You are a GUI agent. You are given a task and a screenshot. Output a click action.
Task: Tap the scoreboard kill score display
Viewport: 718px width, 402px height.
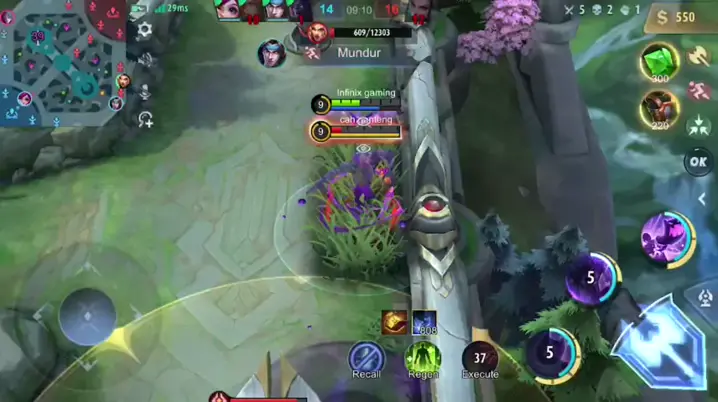365,10
